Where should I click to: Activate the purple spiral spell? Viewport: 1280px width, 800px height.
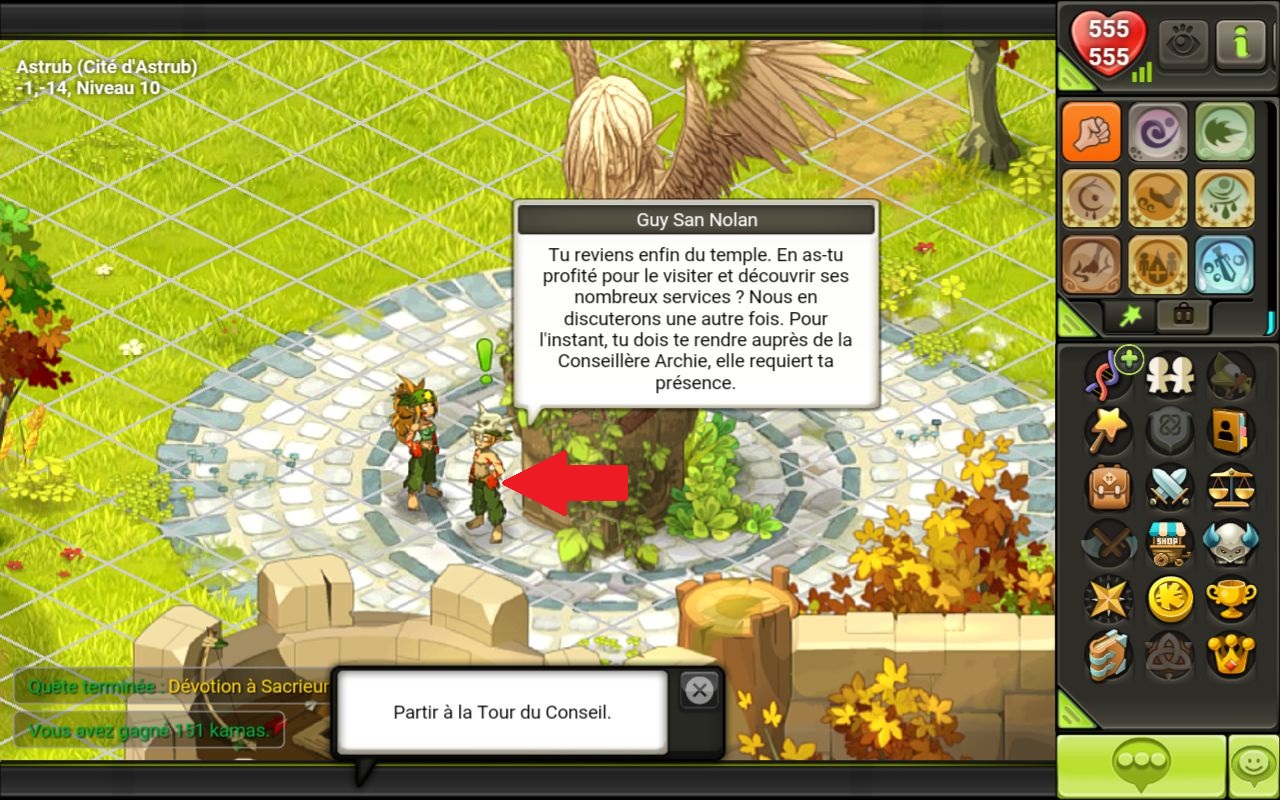(x=1157, y=131)
